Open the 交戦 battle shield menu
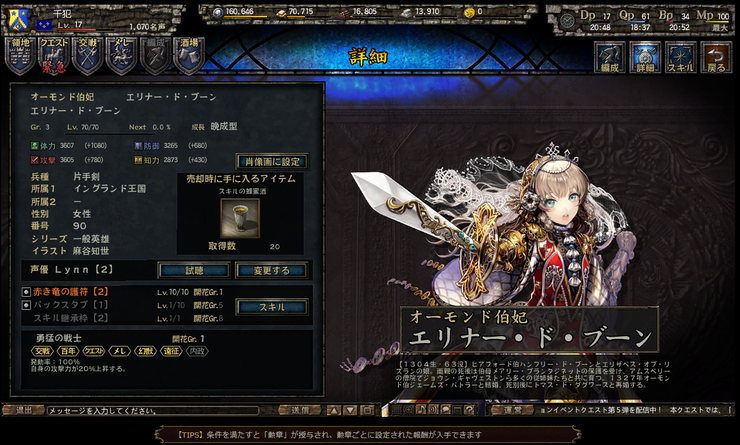This screenshot has width=740, height=445. click(88, 56)
